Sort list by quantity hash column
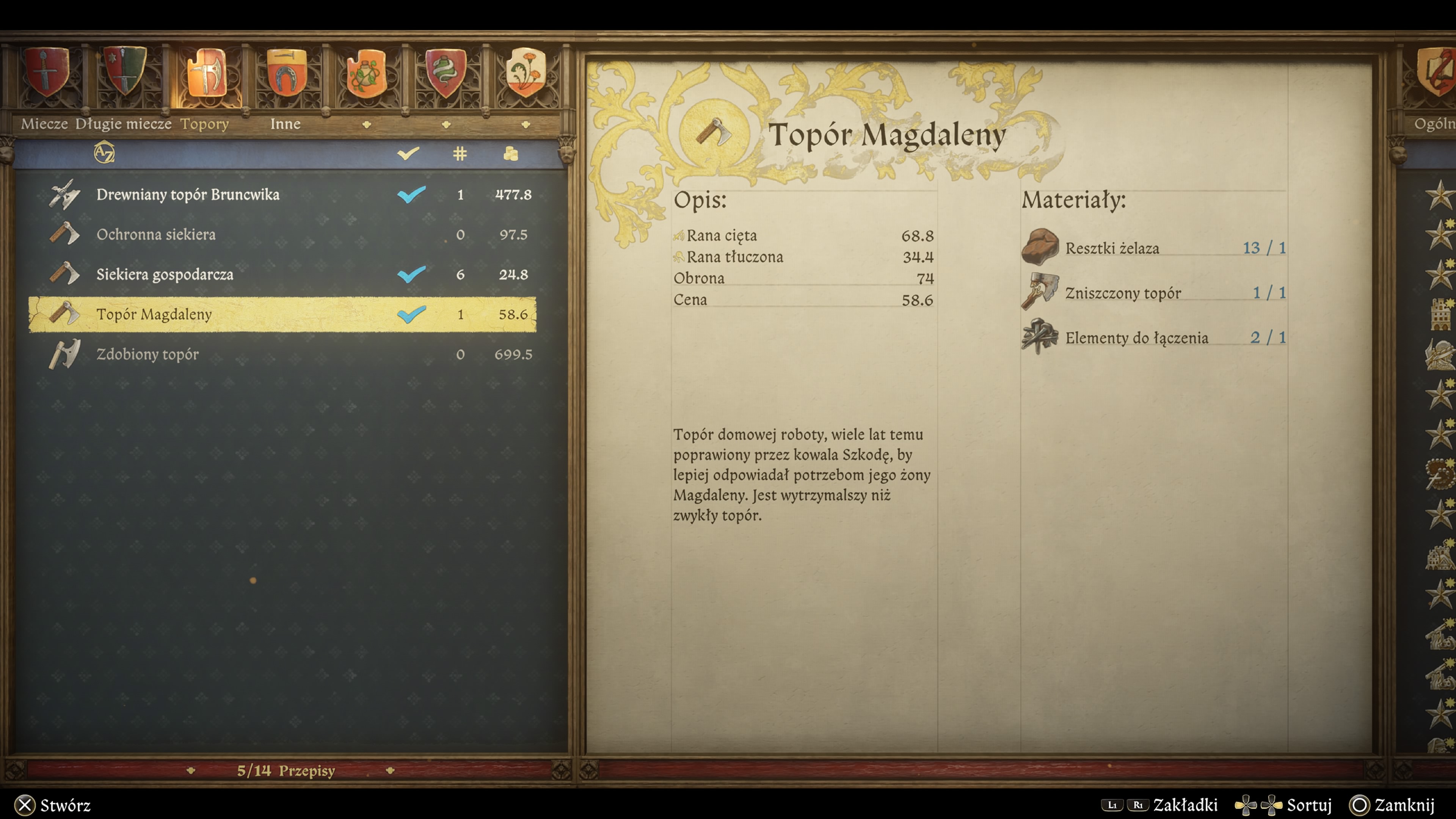Image resolution: width=1456 pixels, height=819 pixels. [460, 153]
